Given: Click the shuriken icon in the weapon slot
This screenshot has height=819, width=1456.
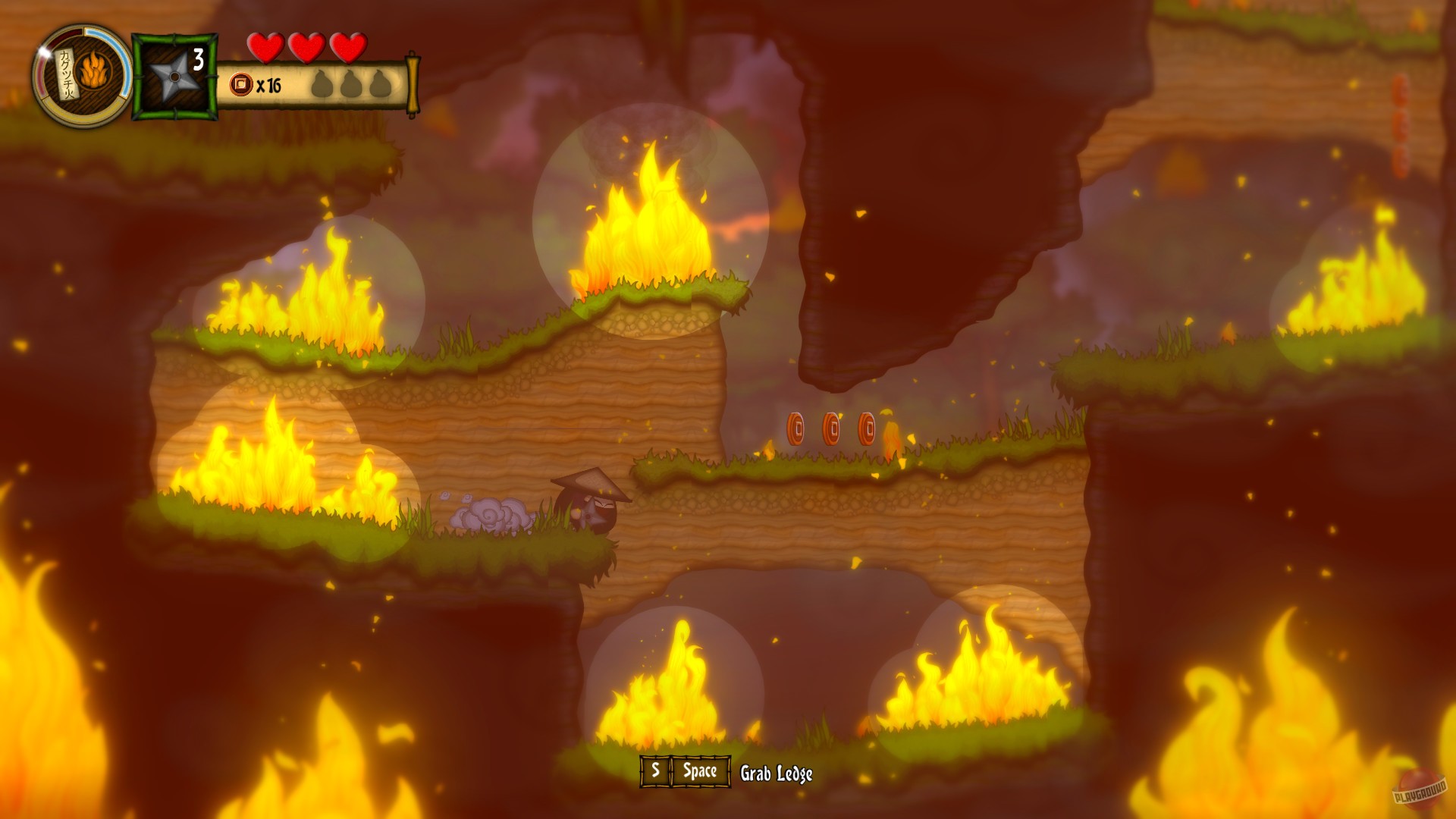Looking at the screenshot, I should pyautogui.click(x=175, y=76).
